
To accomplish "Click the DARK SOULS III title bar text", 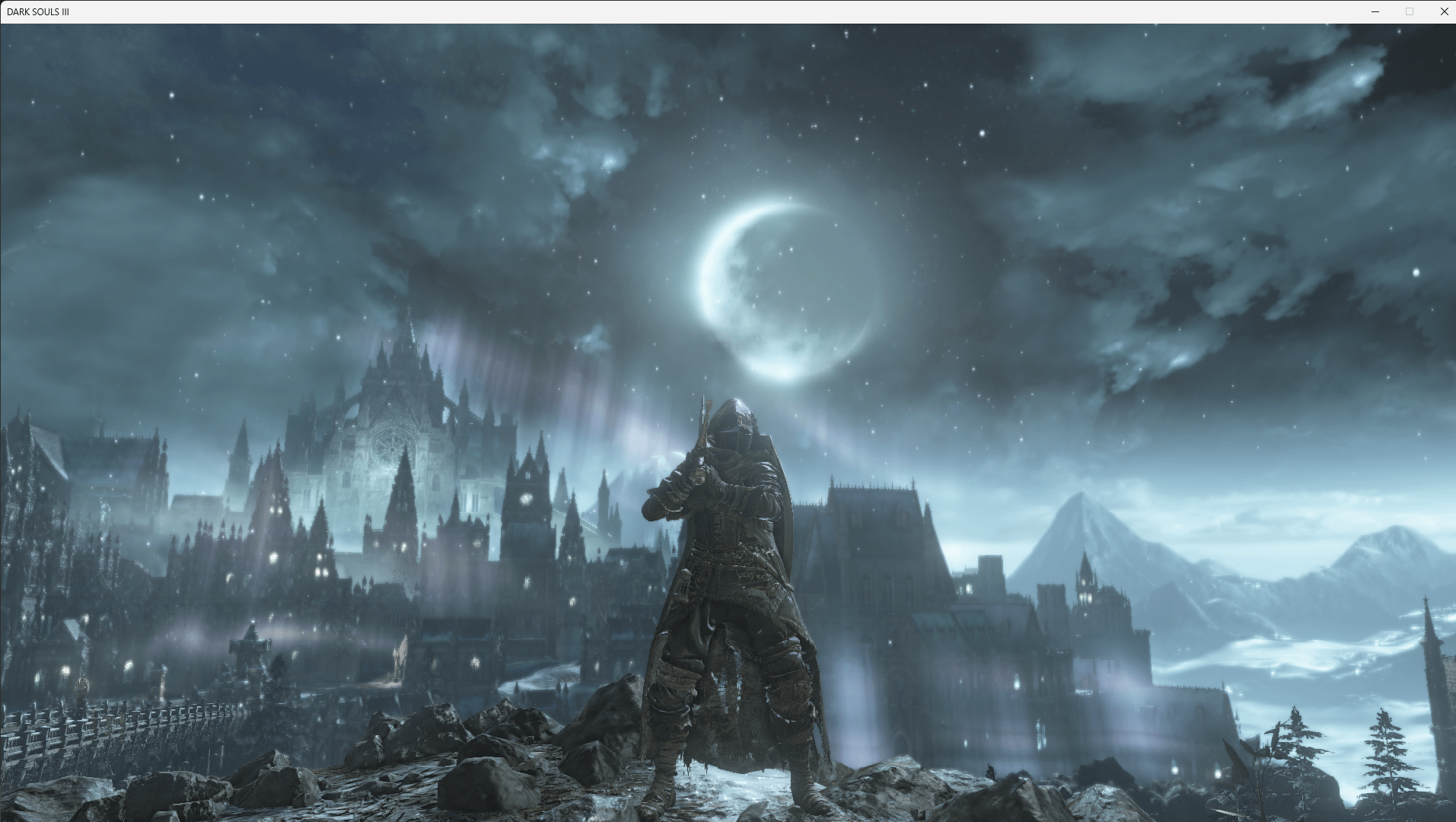I will coord(39,11).
